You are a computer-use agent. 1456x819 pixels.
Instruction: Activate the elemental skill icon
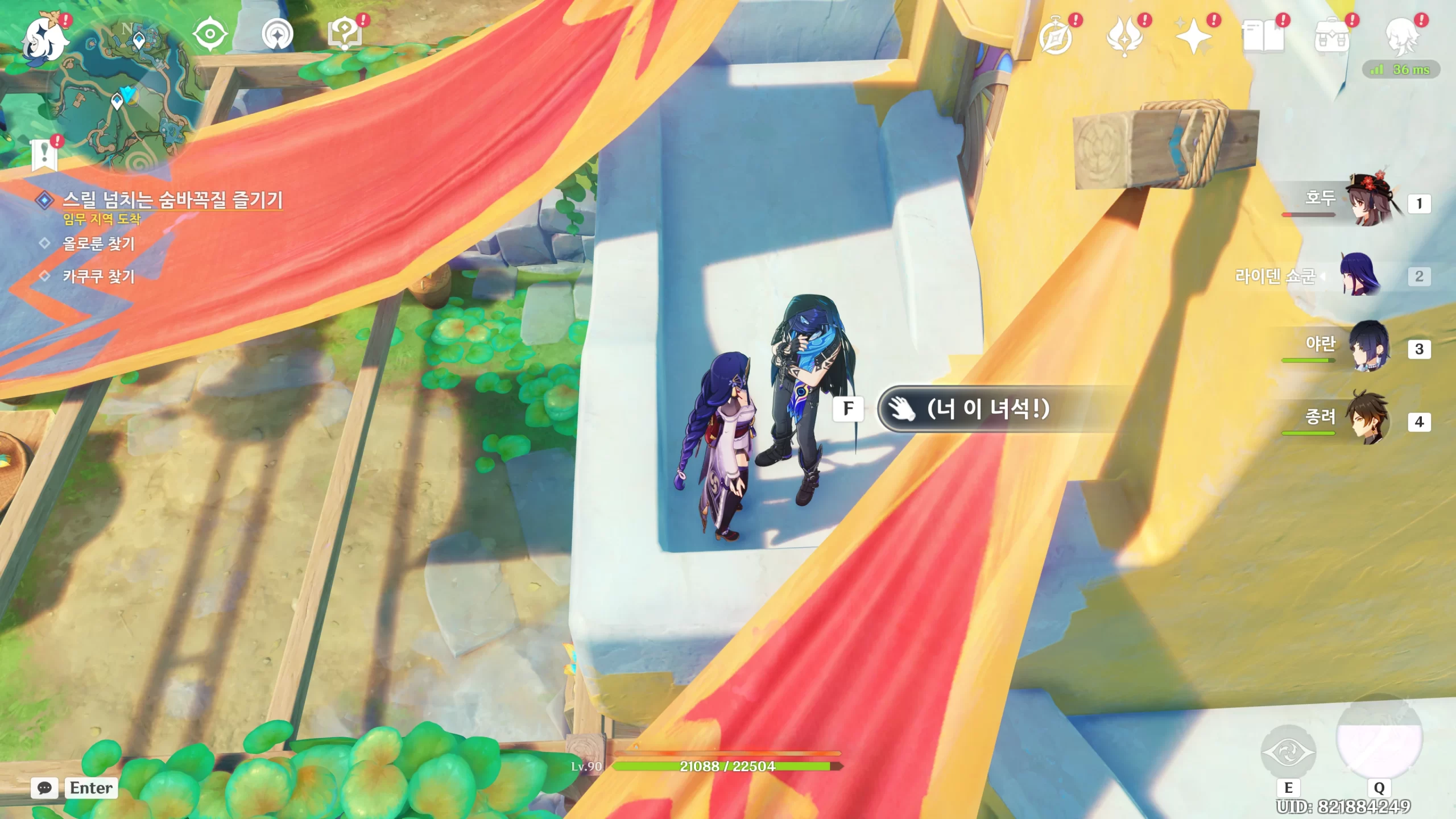(x=1288, y=752)
